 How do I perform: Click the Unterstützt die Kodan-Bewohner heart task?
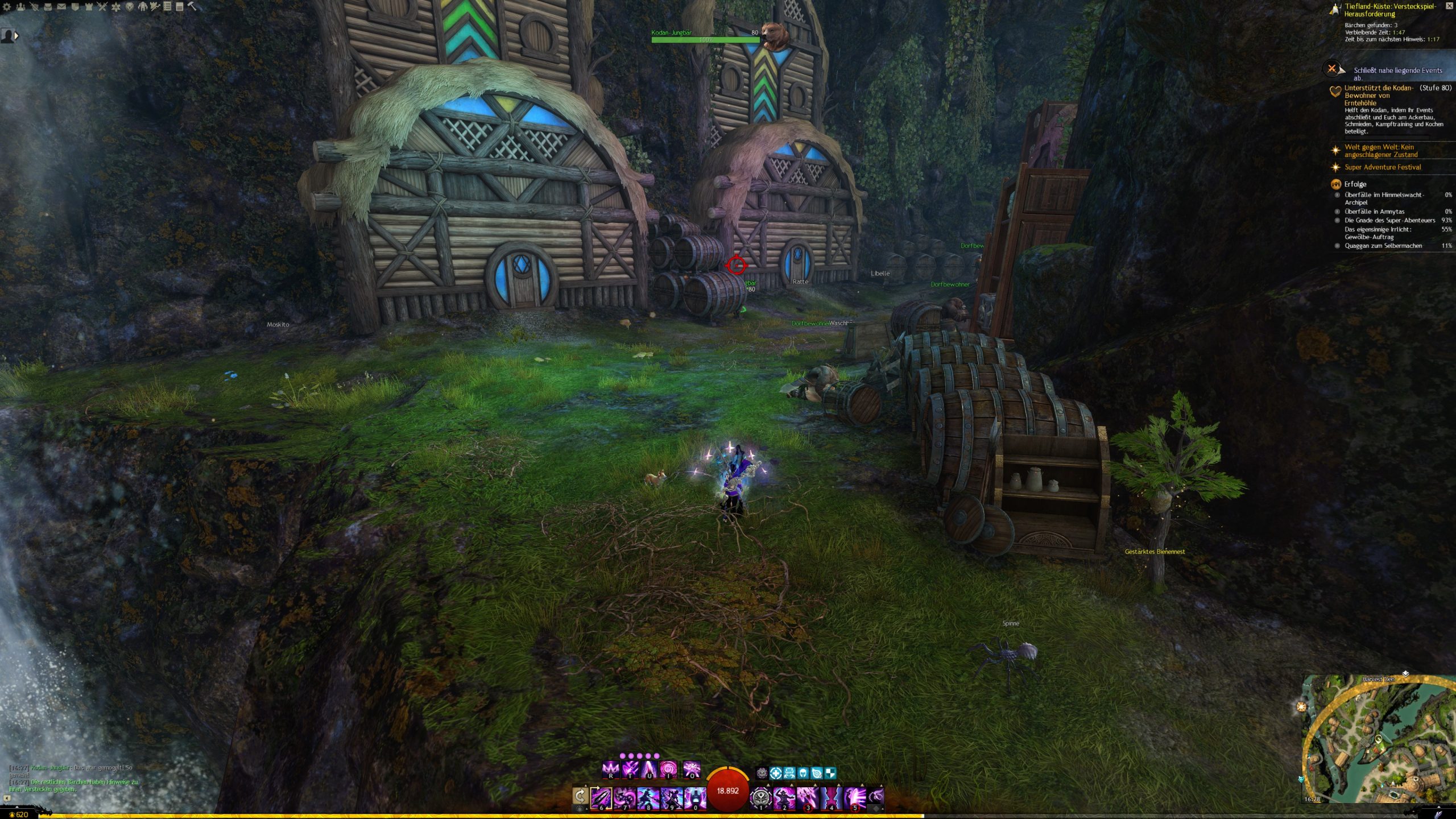click(x=1379, y=95)
